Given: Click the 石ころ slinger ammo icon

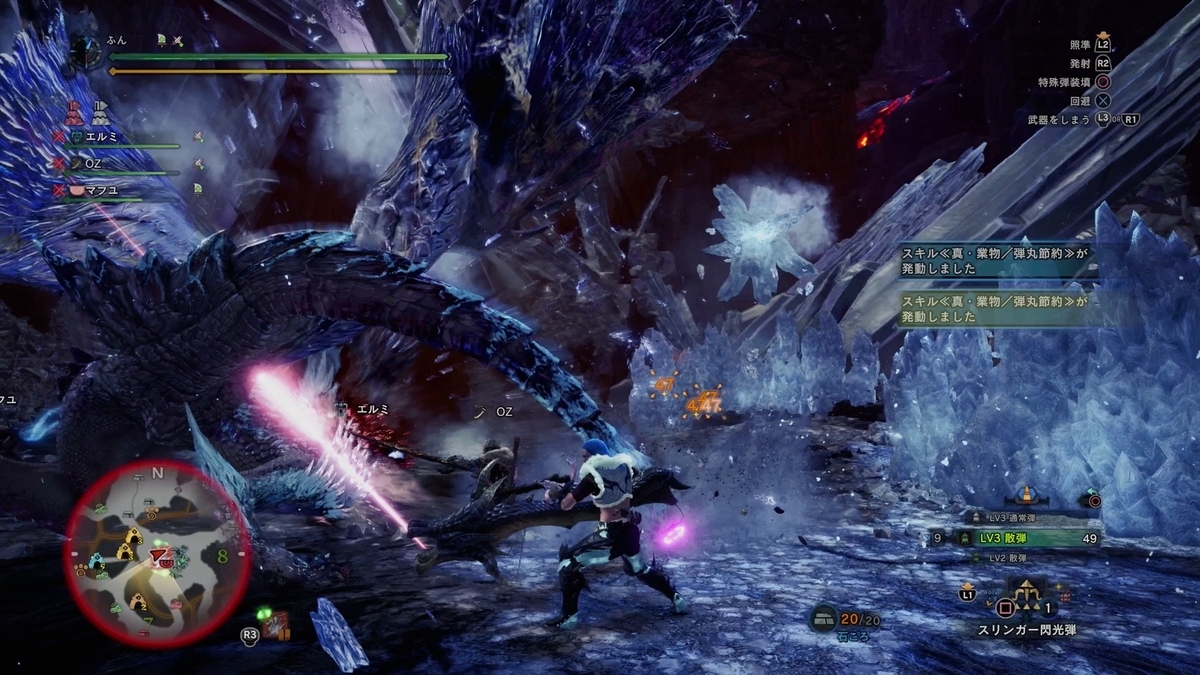Looking at the screenshot, I should click(825, 619).
